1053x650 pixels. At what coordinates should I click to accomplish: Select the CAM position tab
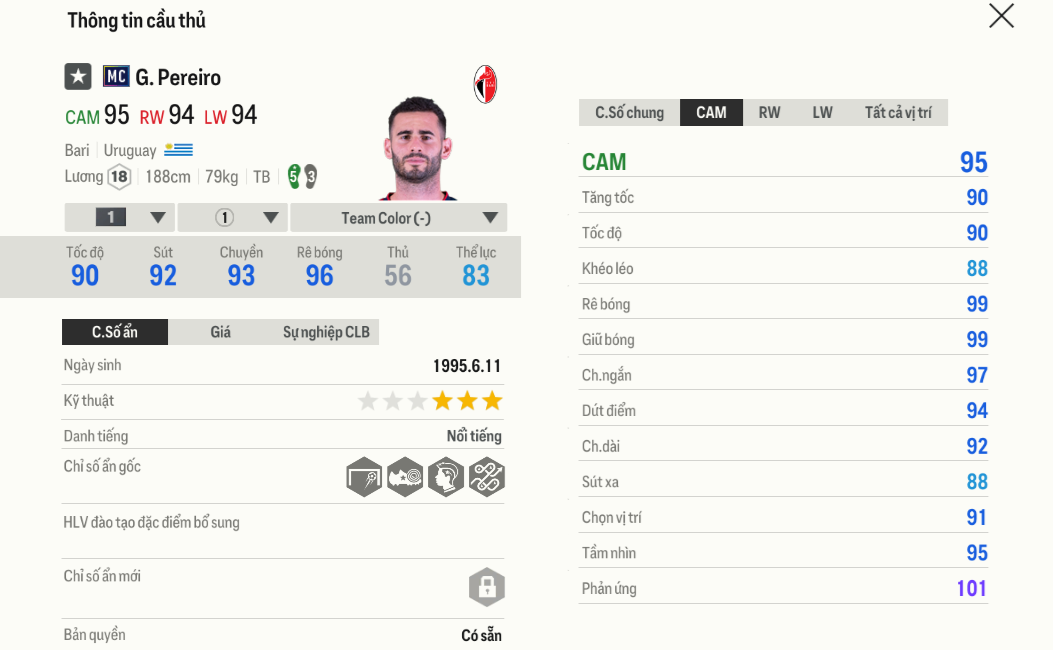711,112
